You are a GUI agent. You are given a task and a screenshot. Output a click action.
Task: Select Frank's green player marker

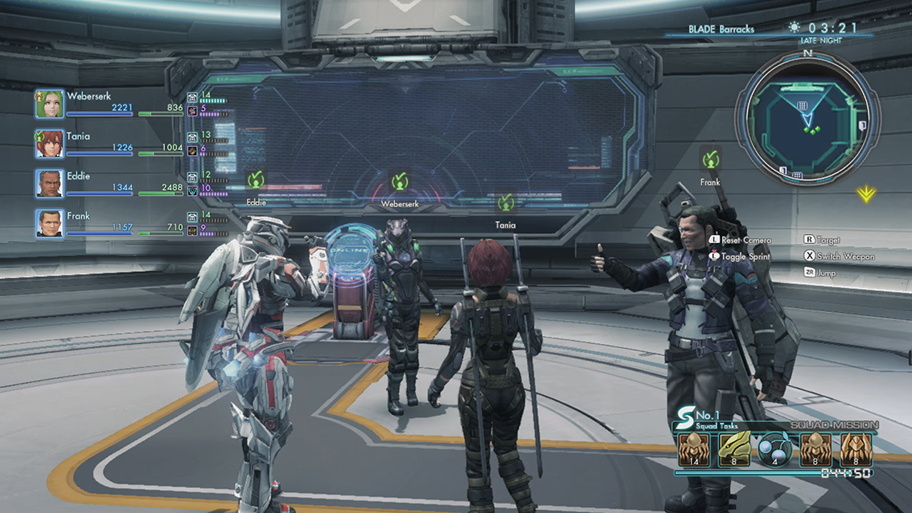coord(710,160)
